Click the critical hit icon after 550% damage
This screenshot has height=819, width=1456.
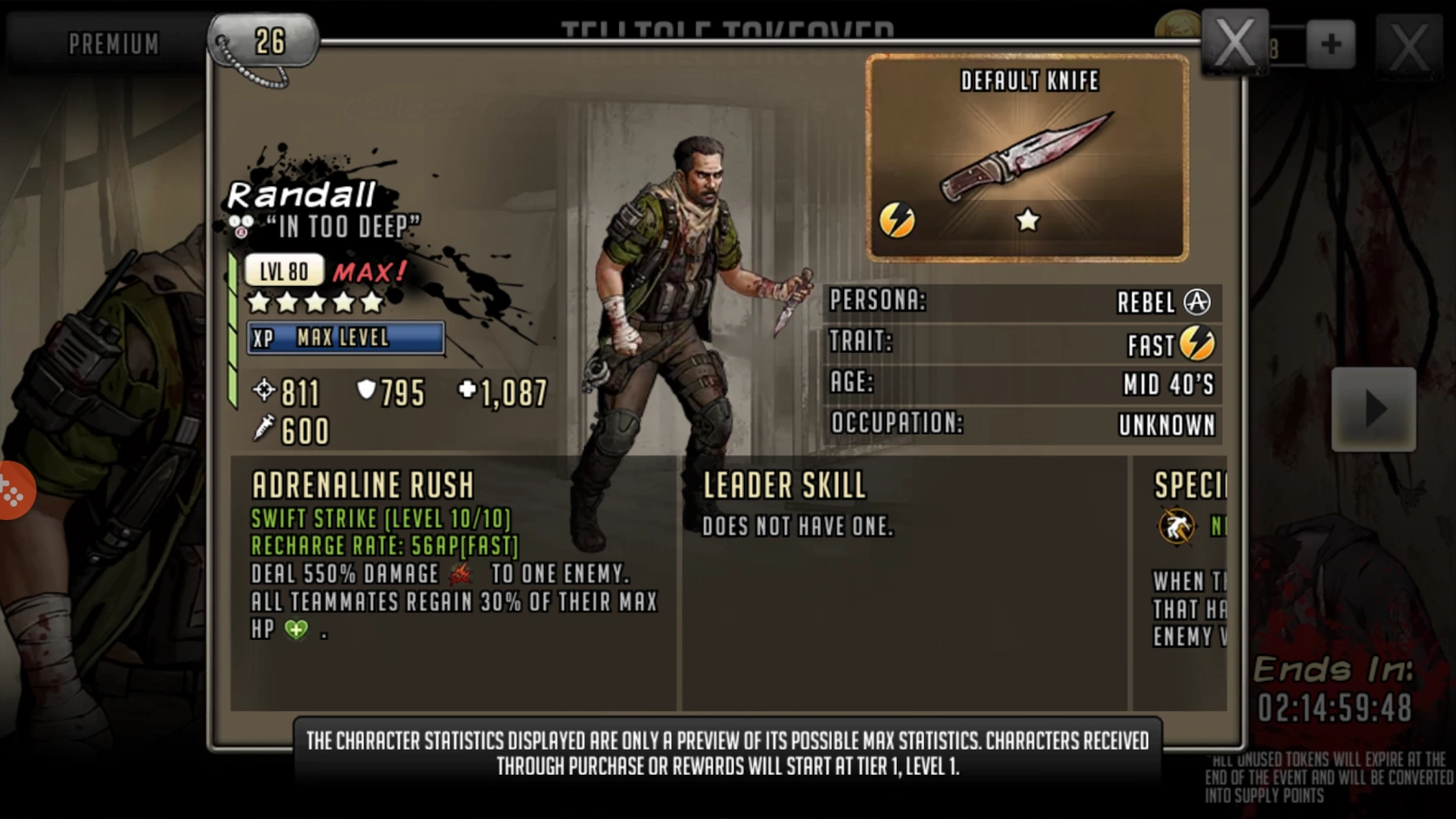coord(460,574)
